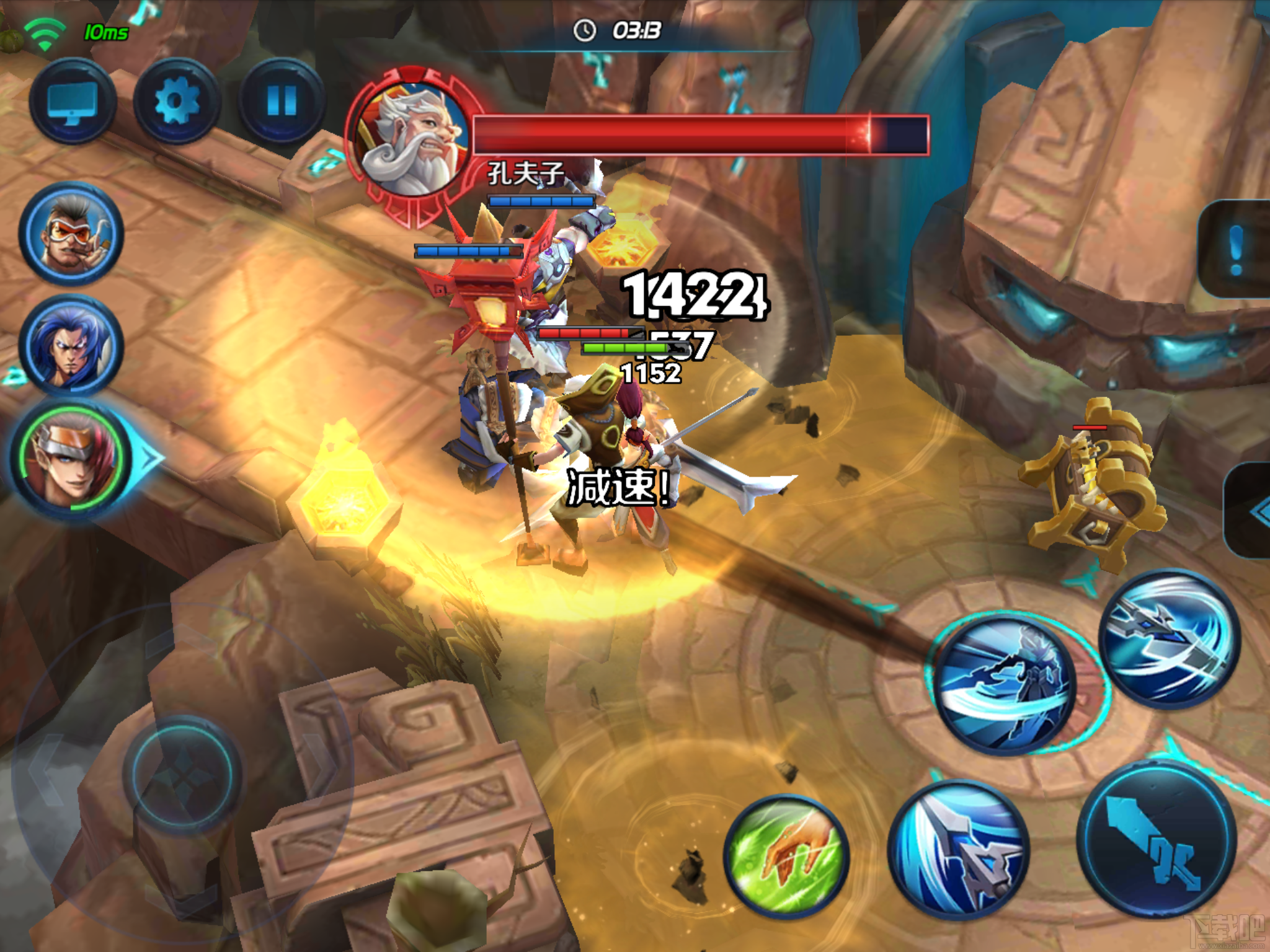Switch to the blue-haired hero portrait
Viewport: 1270px width, 952px height.
point(71,346)
